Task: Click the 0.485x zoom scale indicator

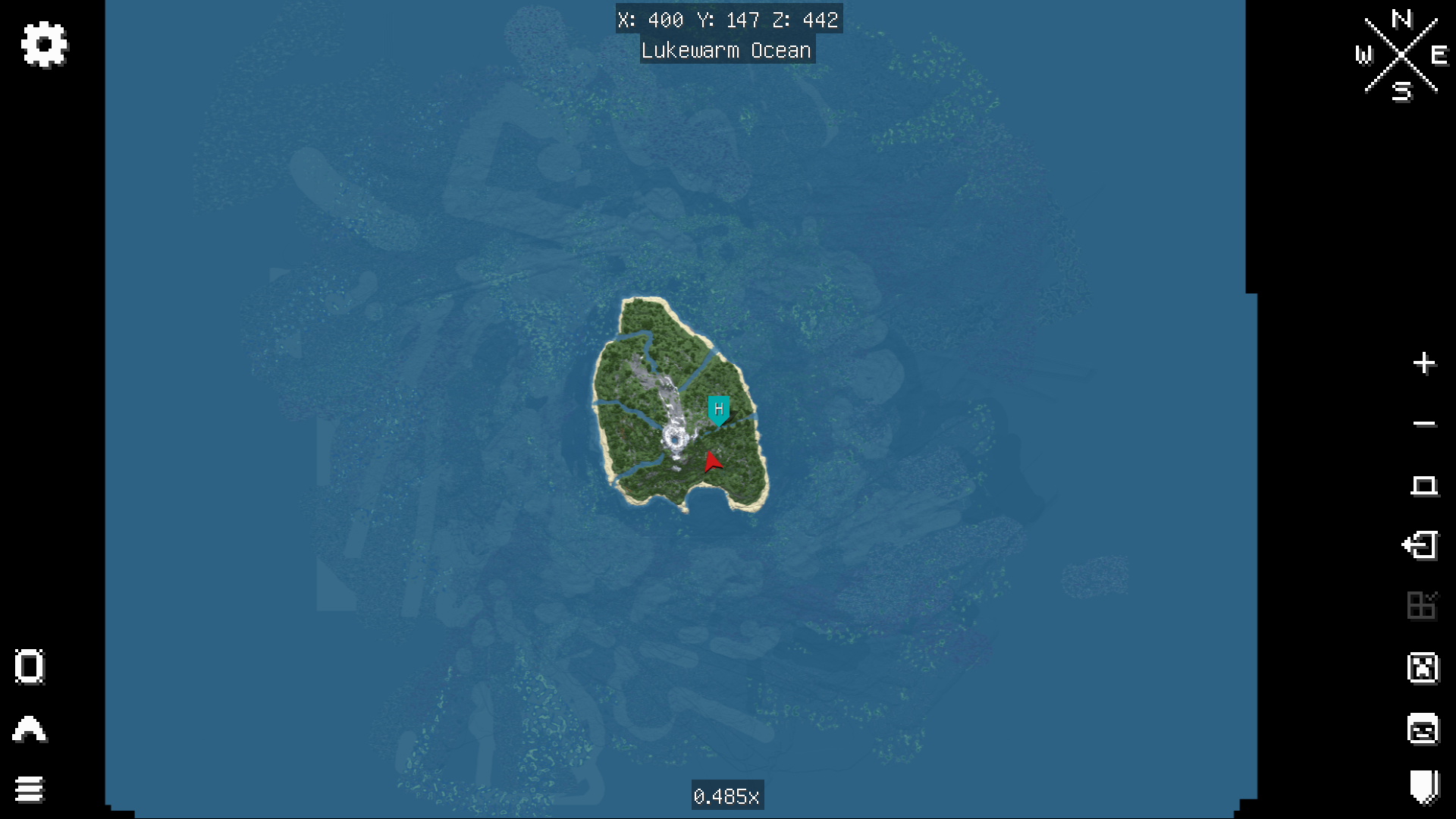Action: click(727, 796)
